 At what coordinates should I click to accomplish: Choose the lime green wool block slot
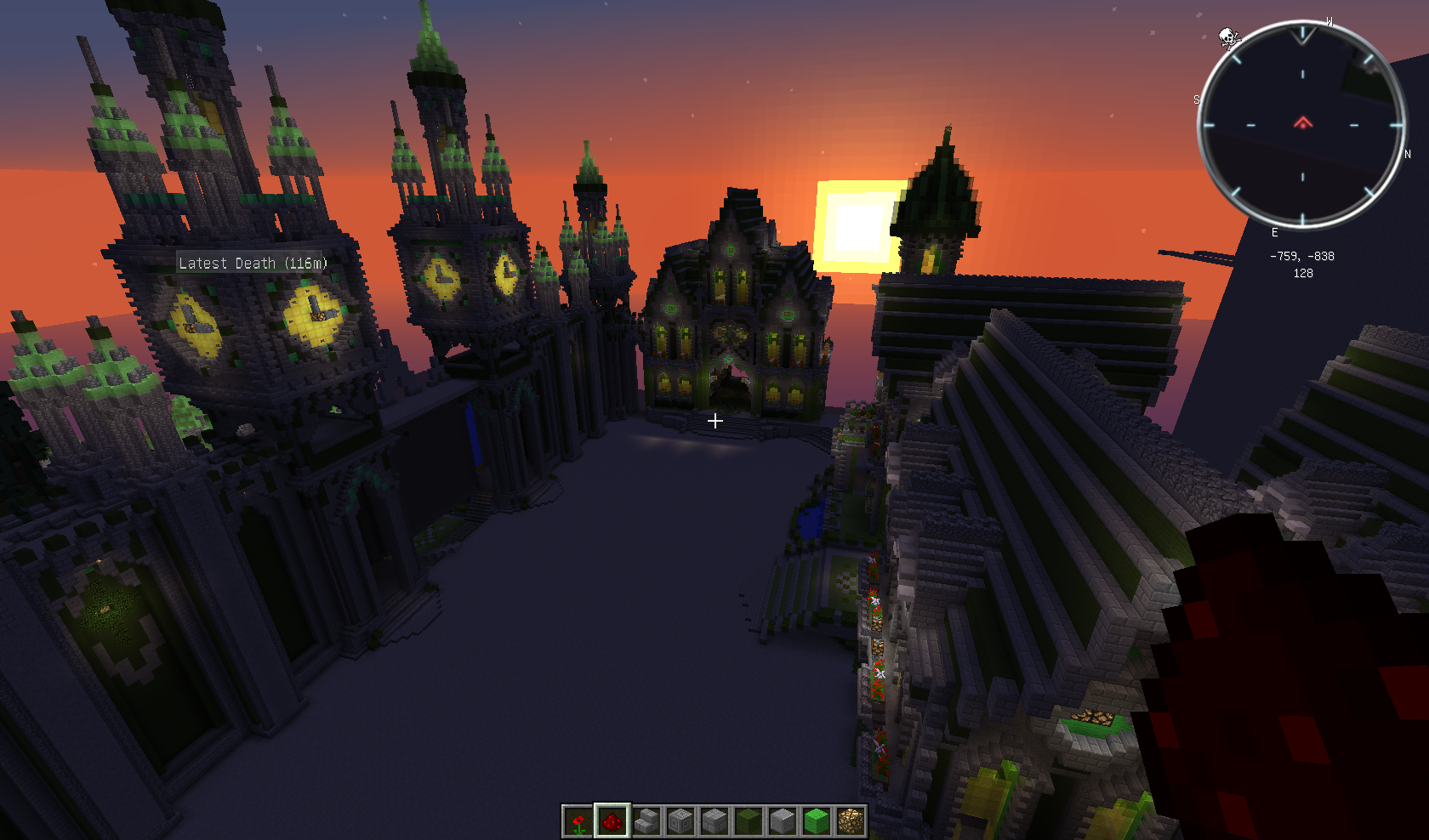click(x=817, y=821)
